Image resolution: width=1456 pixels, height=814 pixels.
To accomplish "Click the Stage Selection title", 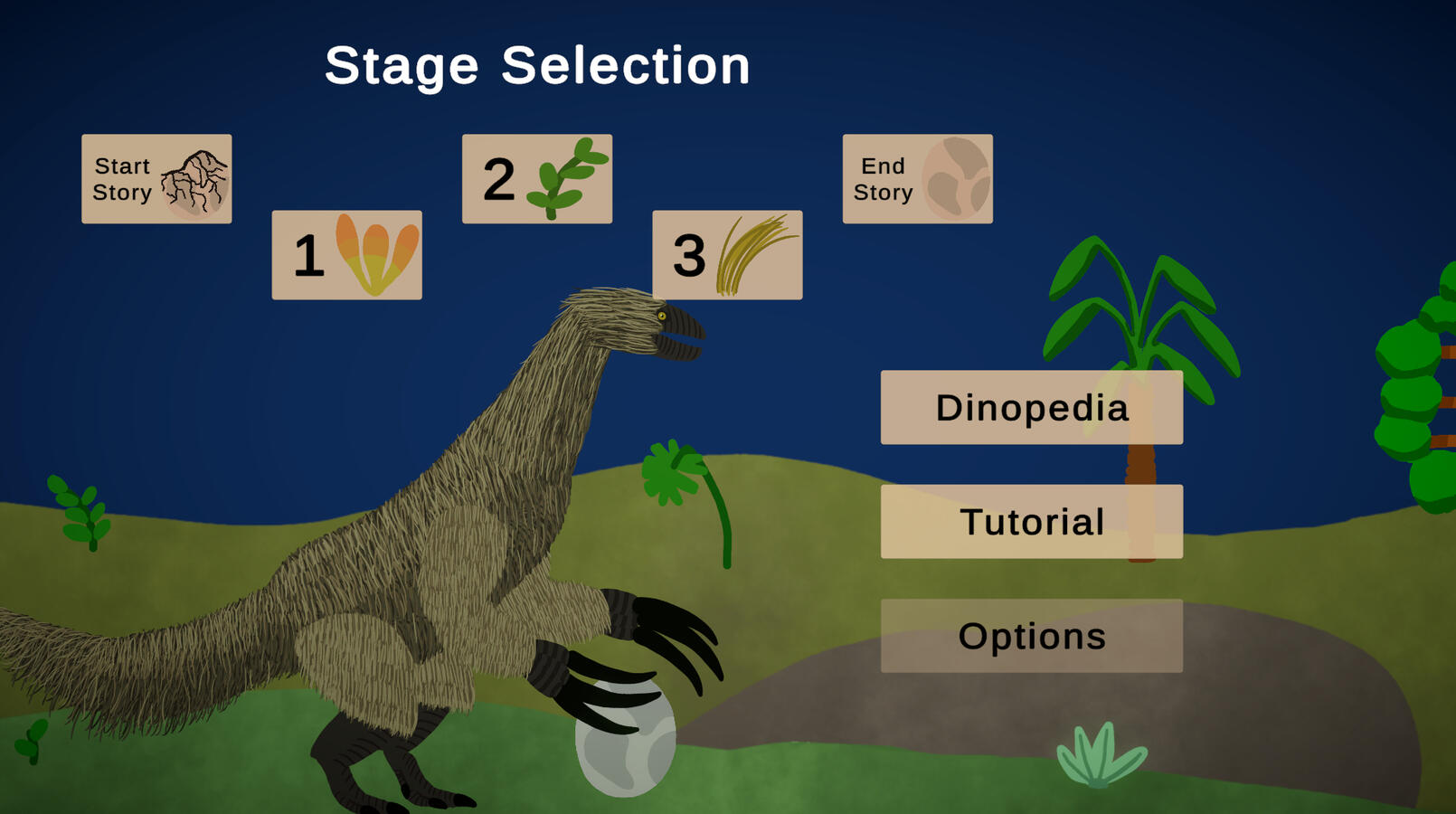I will click(539, 65).
